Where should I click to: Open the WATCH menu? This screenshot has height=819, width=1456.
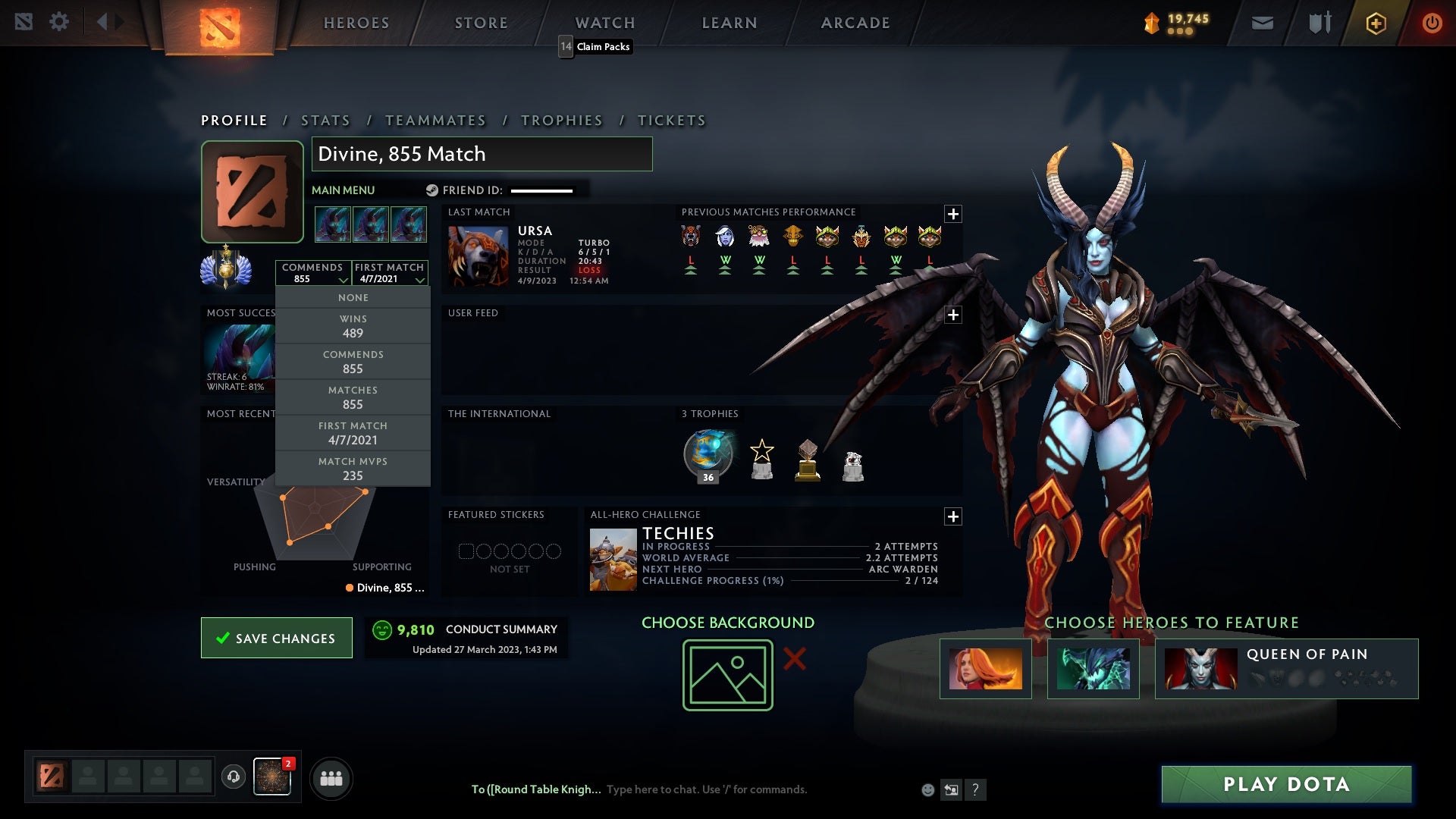click(x=604, y=23)
